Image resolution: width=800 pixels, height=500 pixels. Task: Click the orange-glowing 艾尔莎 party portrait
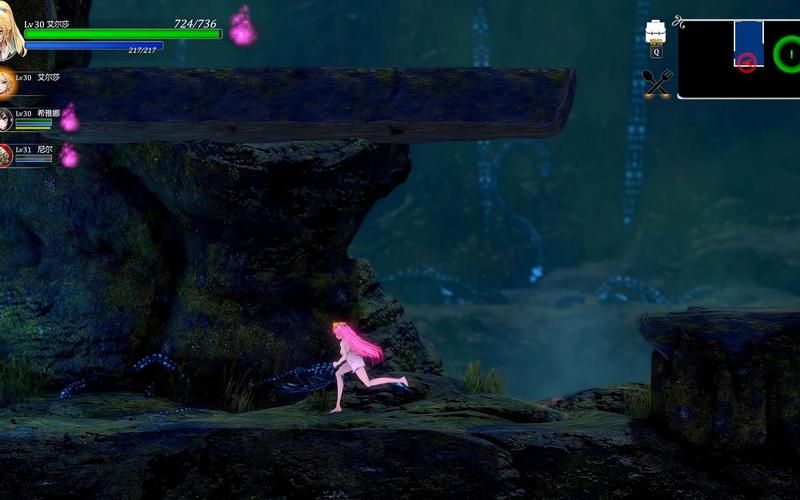click(x=6, y=82)
